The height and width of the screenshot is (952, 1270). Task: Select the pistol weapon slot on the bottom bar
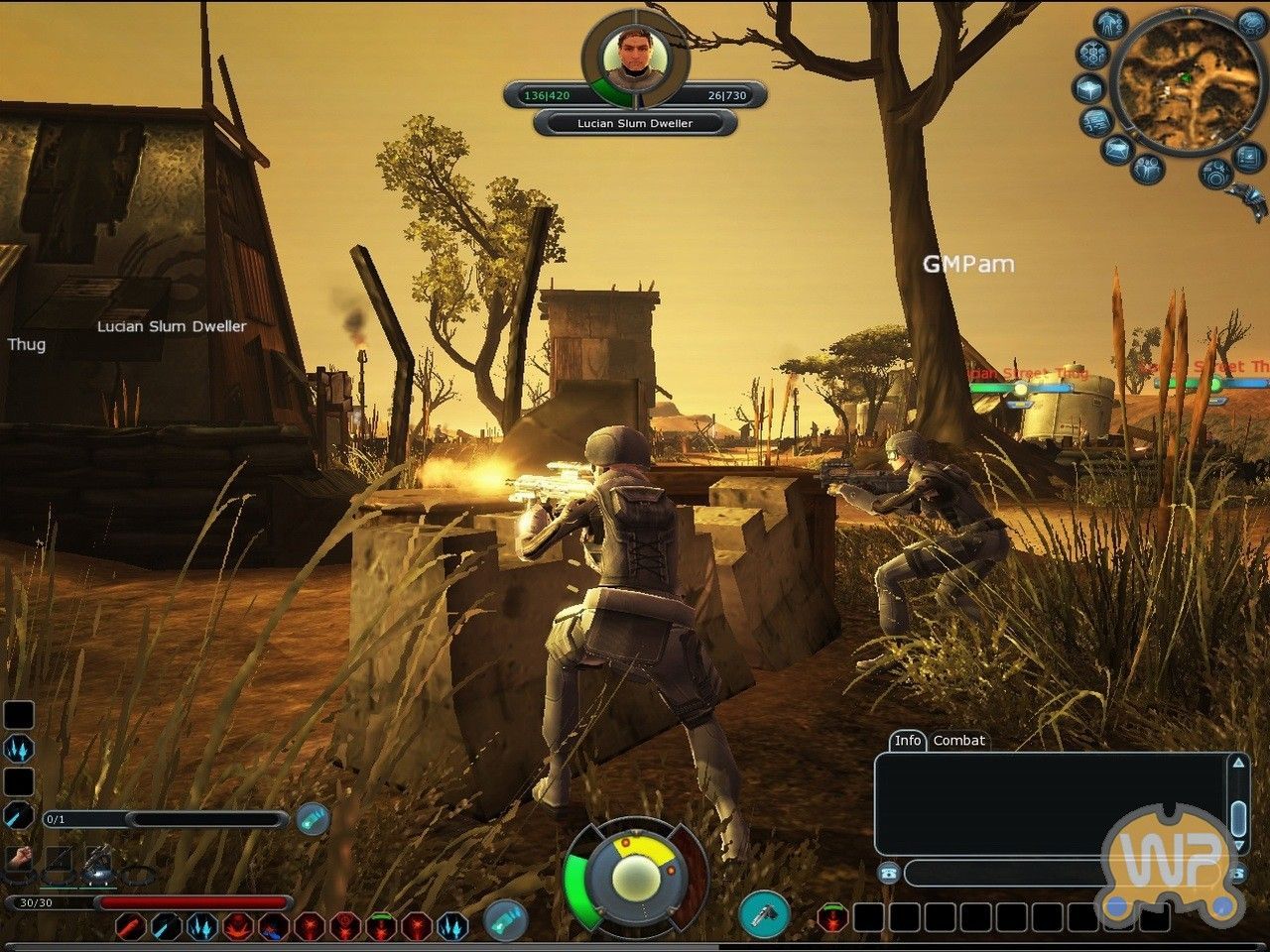[x=765, y=915]
